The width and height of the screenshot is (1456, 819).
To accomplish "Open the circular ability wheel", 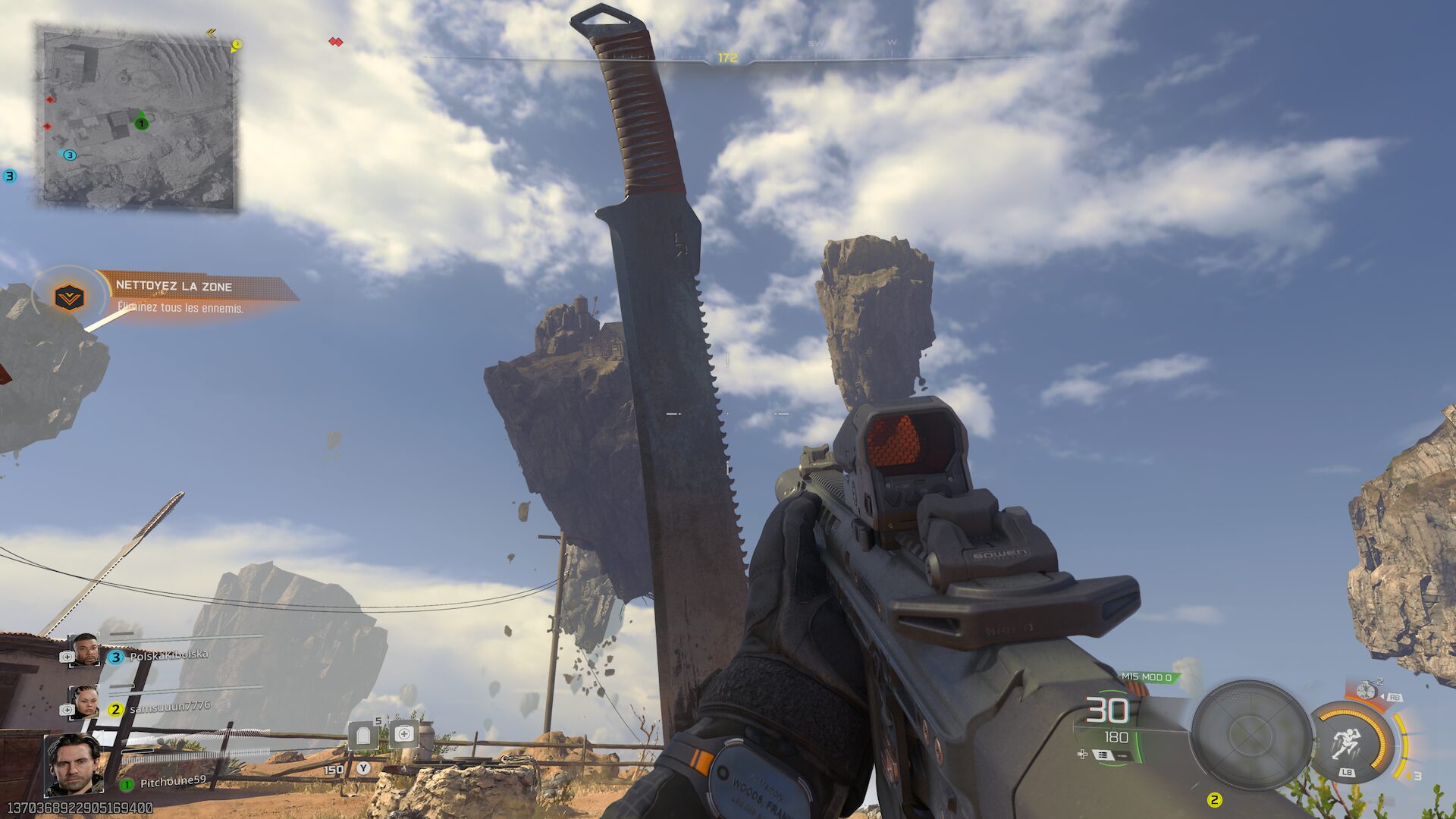I will [x=1250, y=734].
